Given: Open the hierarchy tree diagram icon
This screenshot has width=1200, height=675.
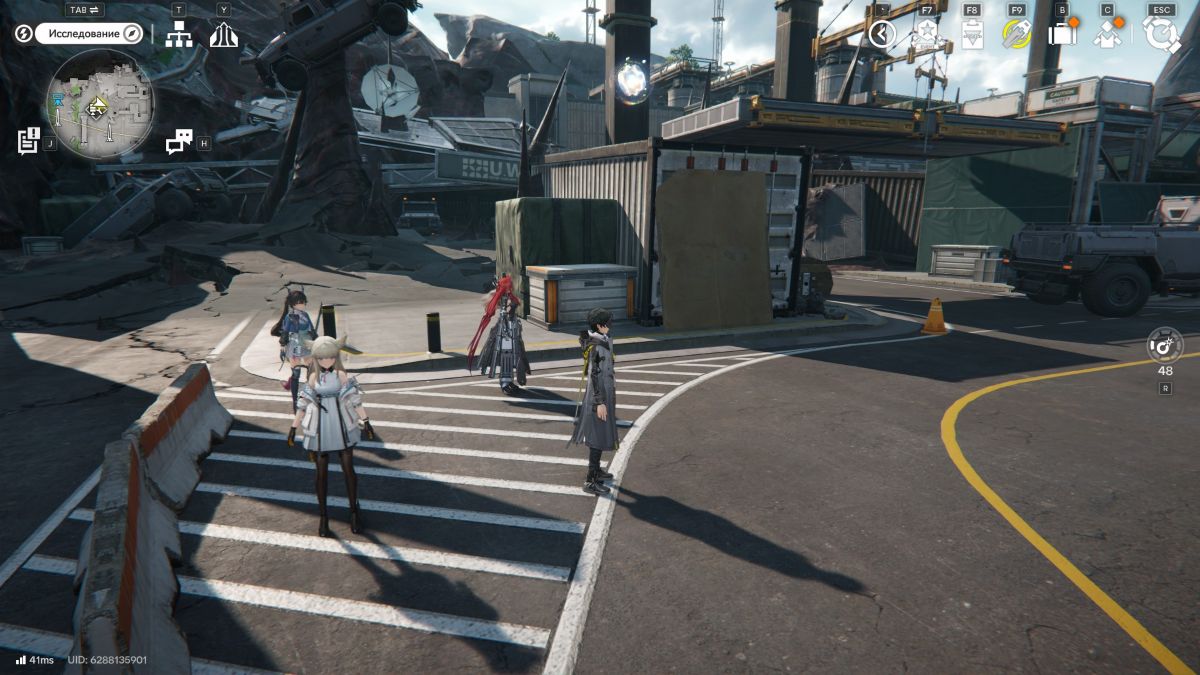Looking at the screenshot, I should tap(179, 34).
